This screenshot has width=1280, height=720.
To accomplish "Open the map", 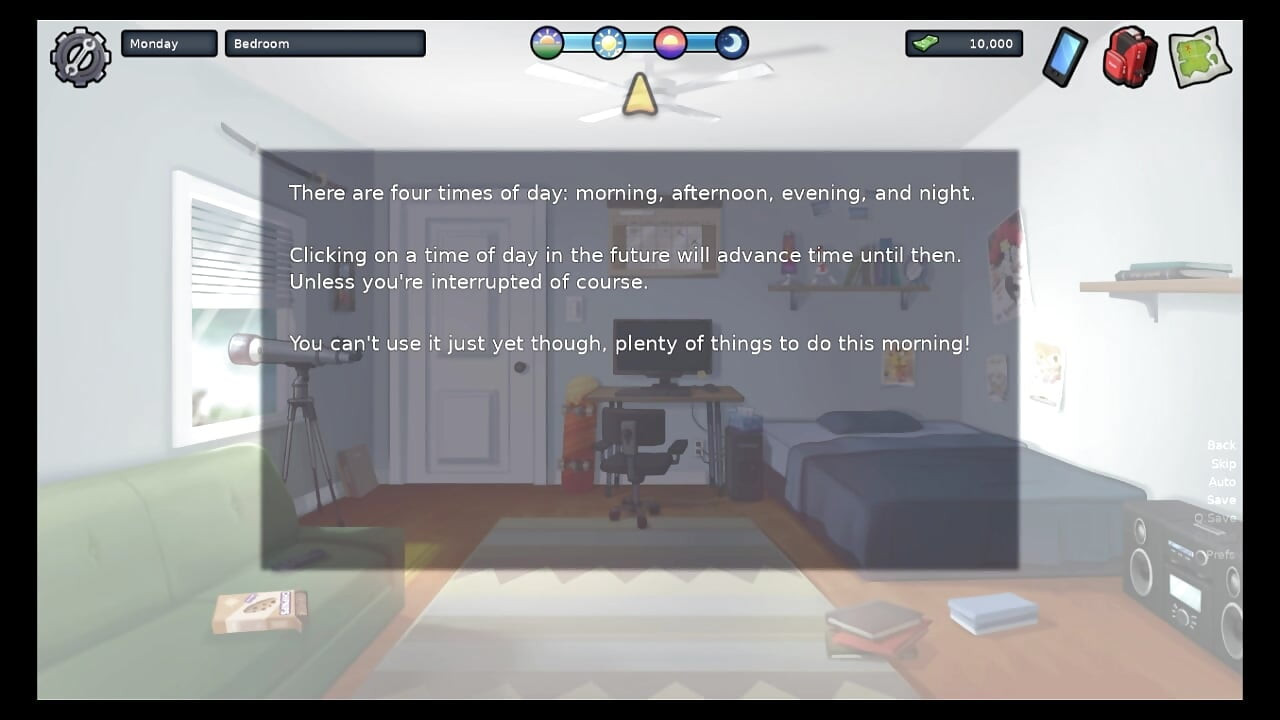I will click(1196, 58).
